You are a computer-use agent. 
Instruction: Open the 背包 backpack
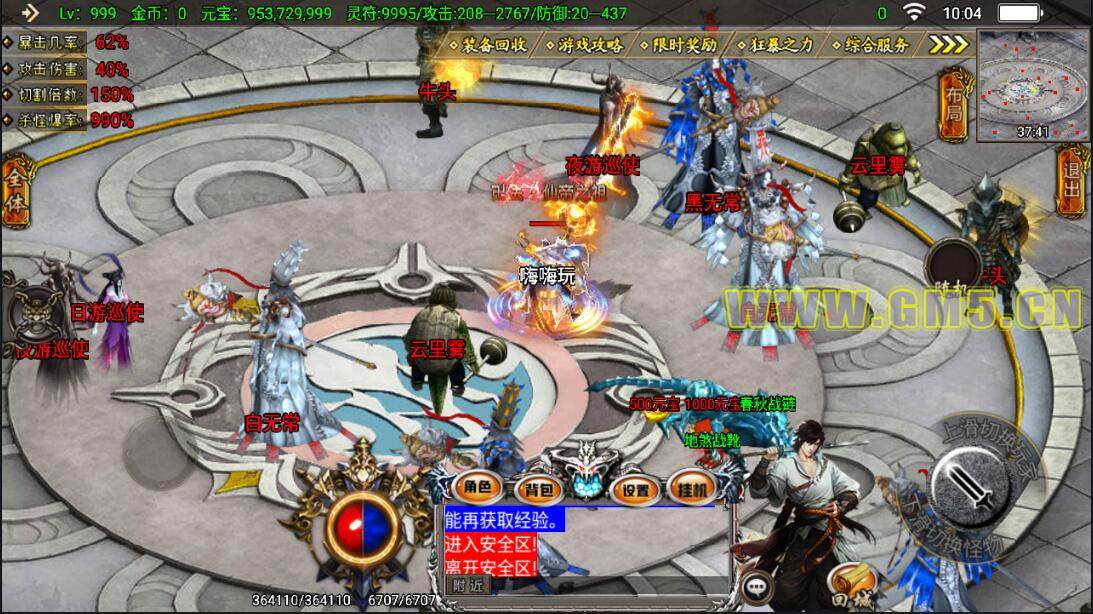point(537,489)
